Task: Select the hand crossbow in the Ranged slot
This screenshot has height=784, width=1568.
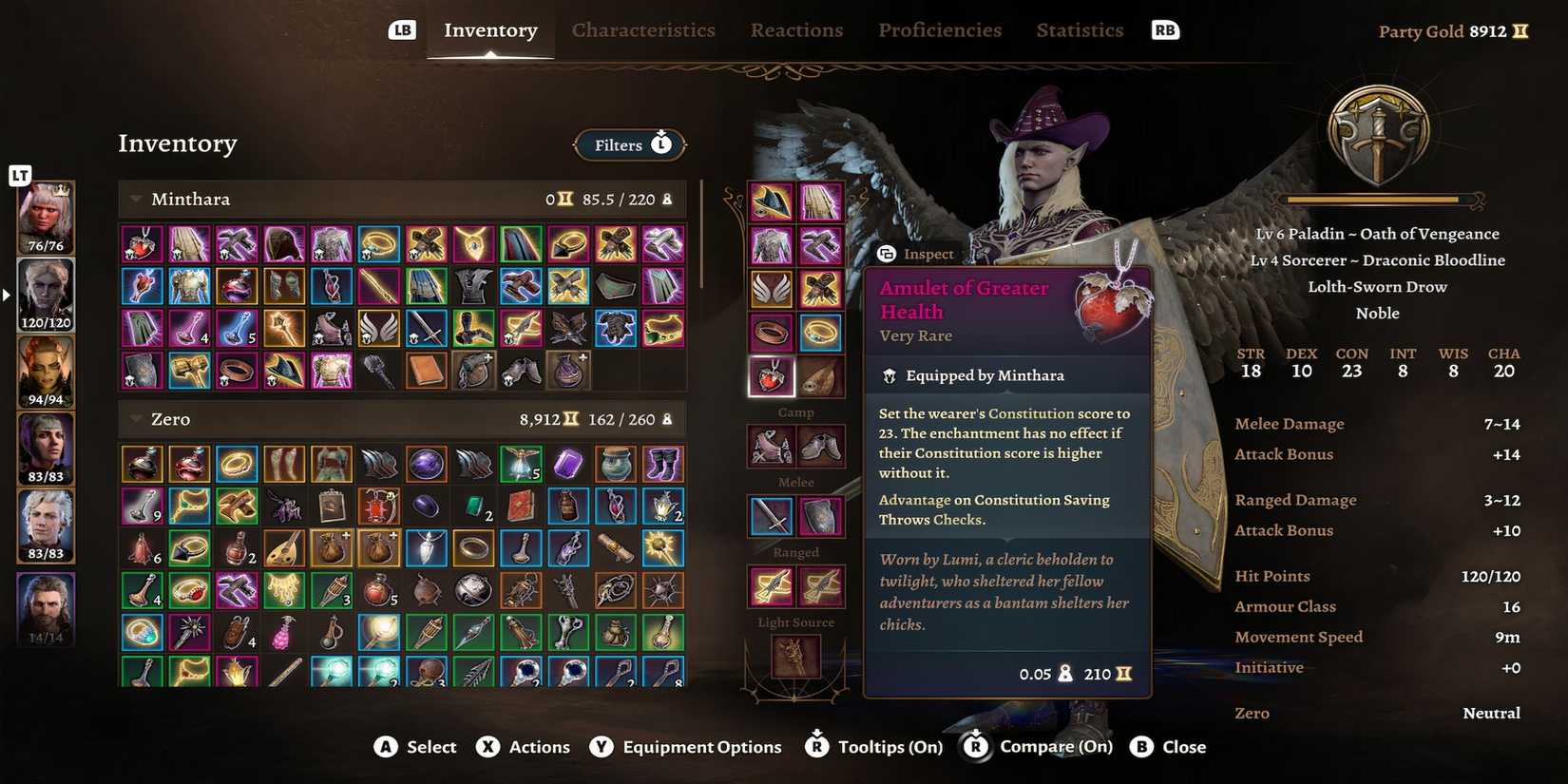Action: coord(770,586)
